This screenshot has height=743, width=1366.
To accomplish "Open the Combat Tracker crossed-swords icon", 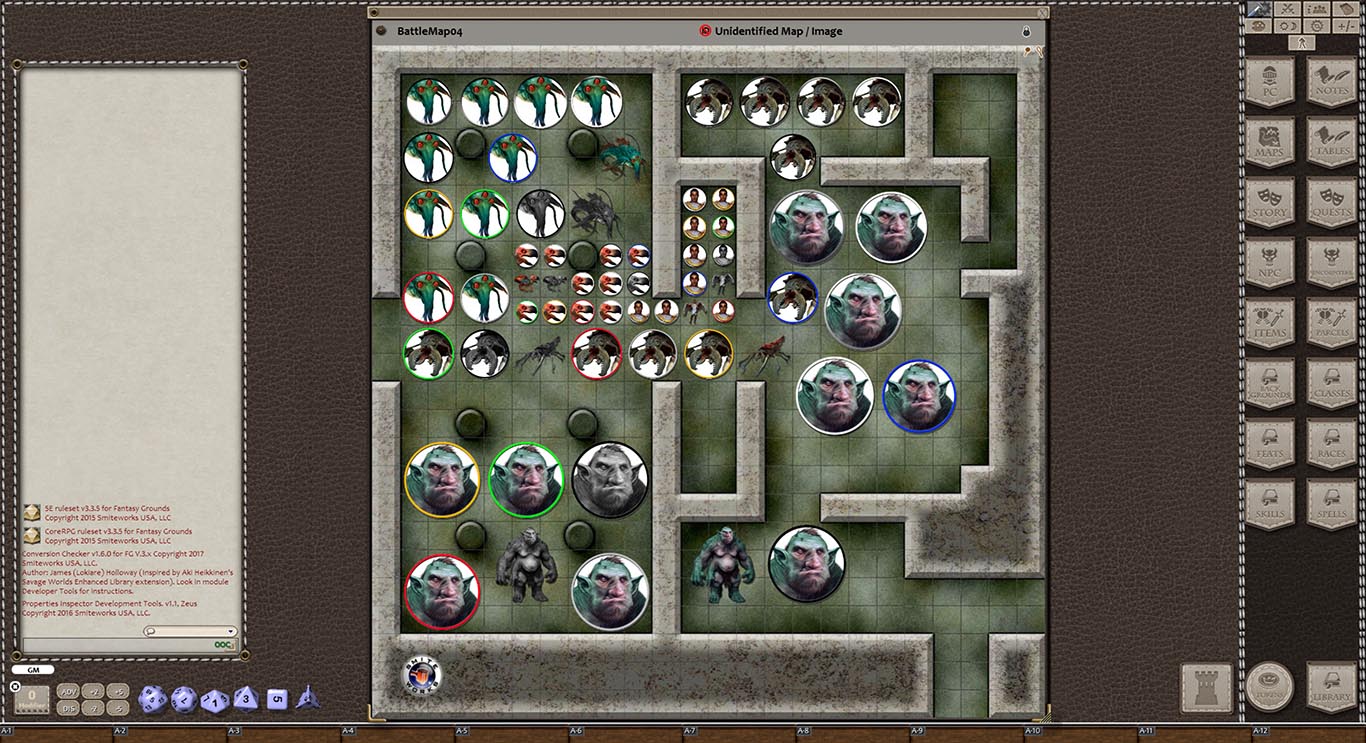I will pos(1288,9).
